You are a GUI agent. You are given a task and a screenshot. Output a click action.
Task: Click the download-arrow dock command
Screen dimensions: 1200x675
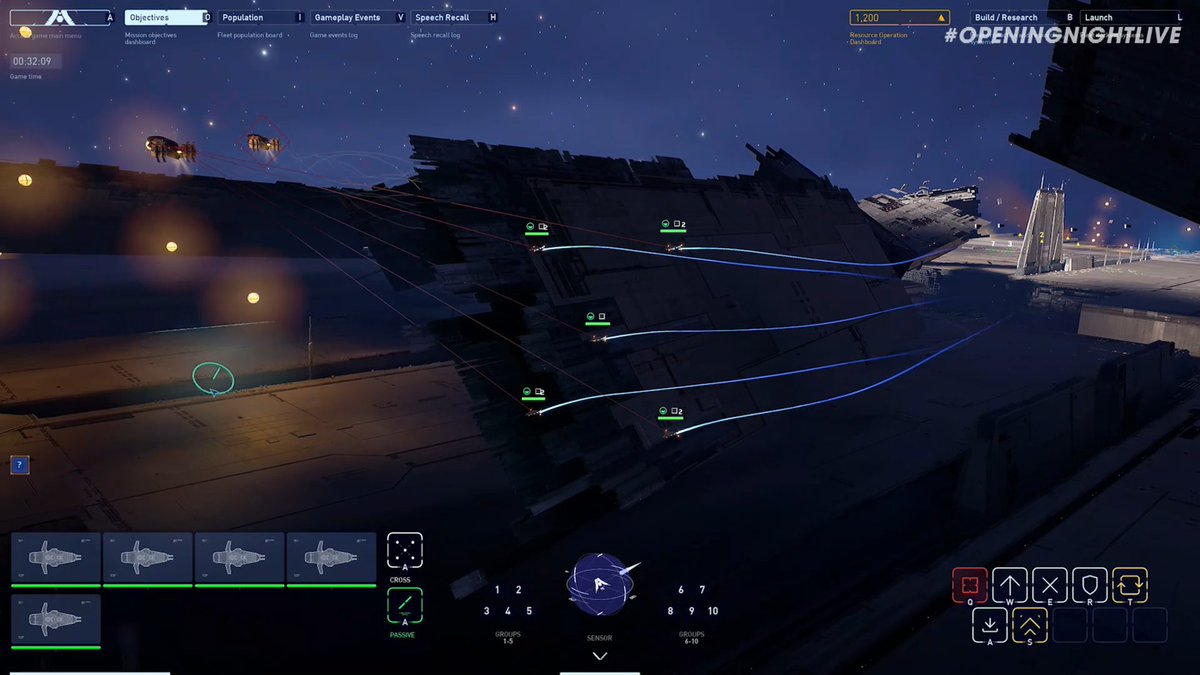(989, 625)
